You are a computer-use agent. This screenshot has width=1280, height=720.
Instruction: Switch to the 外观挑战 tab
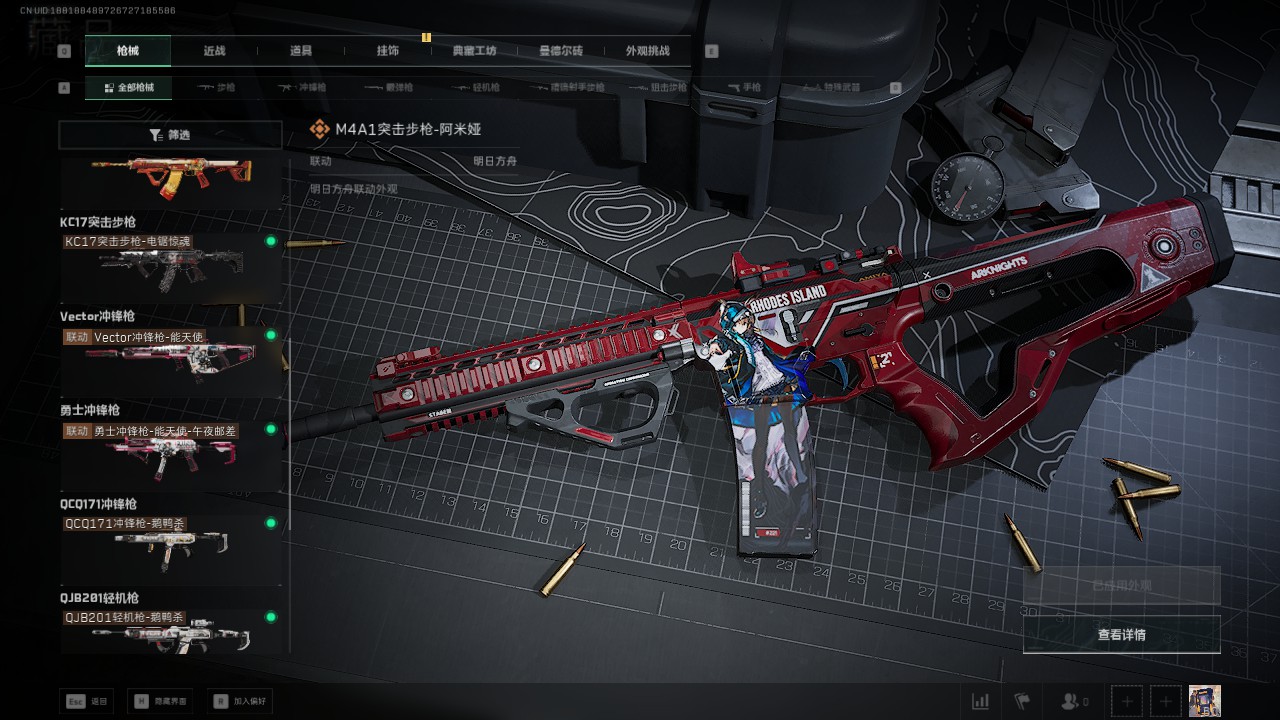click(647, 51)
